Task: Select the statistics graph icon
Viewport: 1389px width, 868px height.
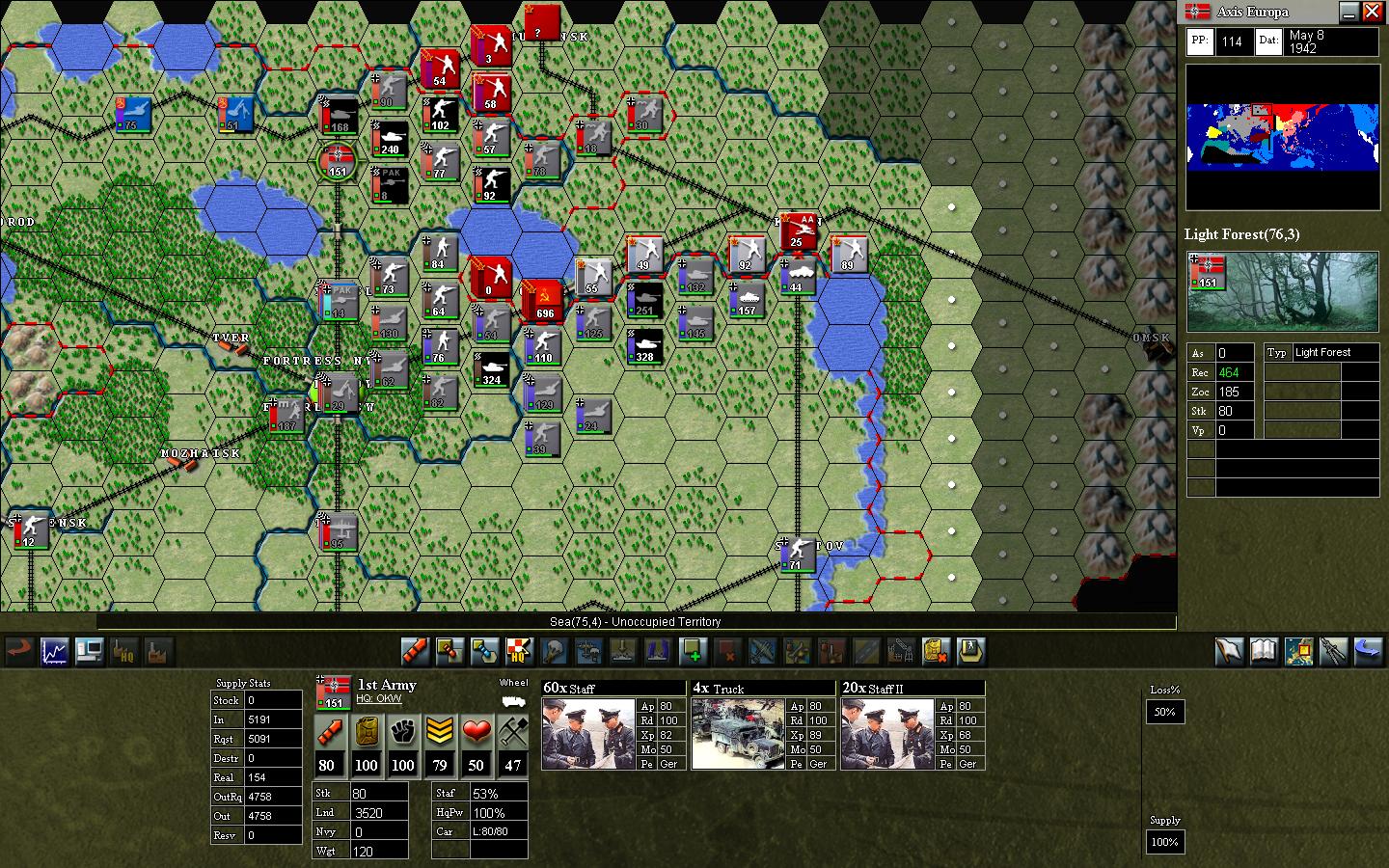Action: click(53, 652)
